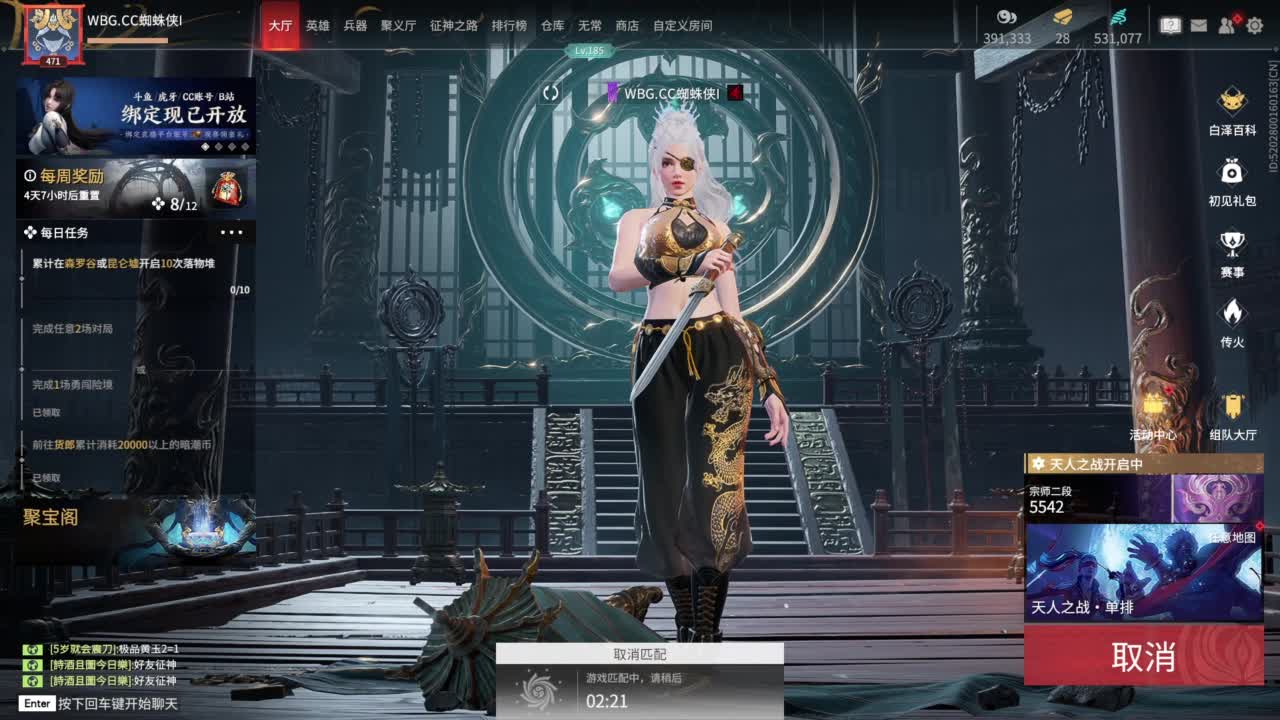Screen dimensions: 1280x720
Task: Switch to the 英雄 heroes tab
Action: 317,24
